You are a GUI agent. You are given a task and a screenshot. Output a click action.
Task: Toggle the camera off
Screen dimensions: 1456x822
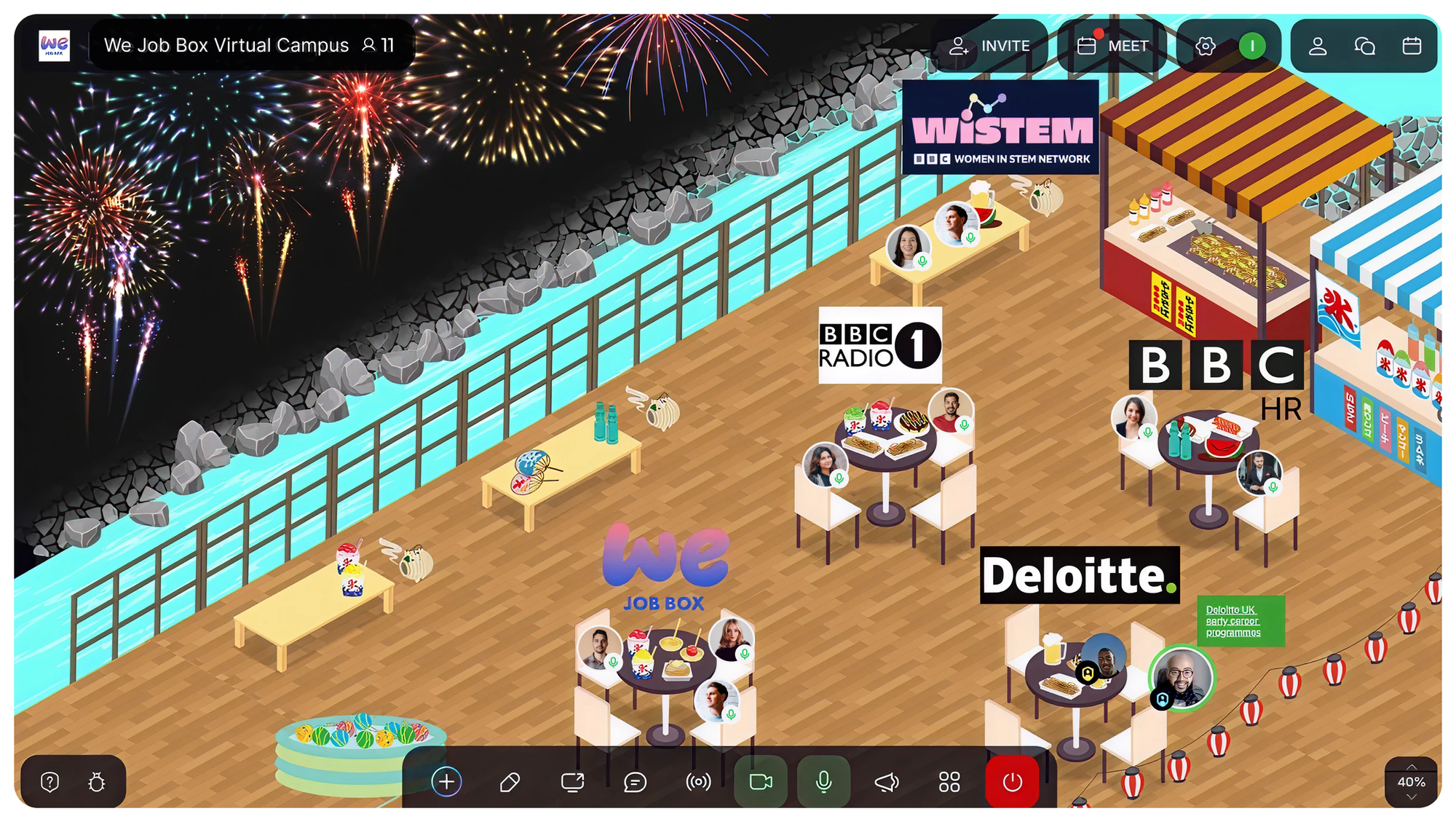point(761,783)
